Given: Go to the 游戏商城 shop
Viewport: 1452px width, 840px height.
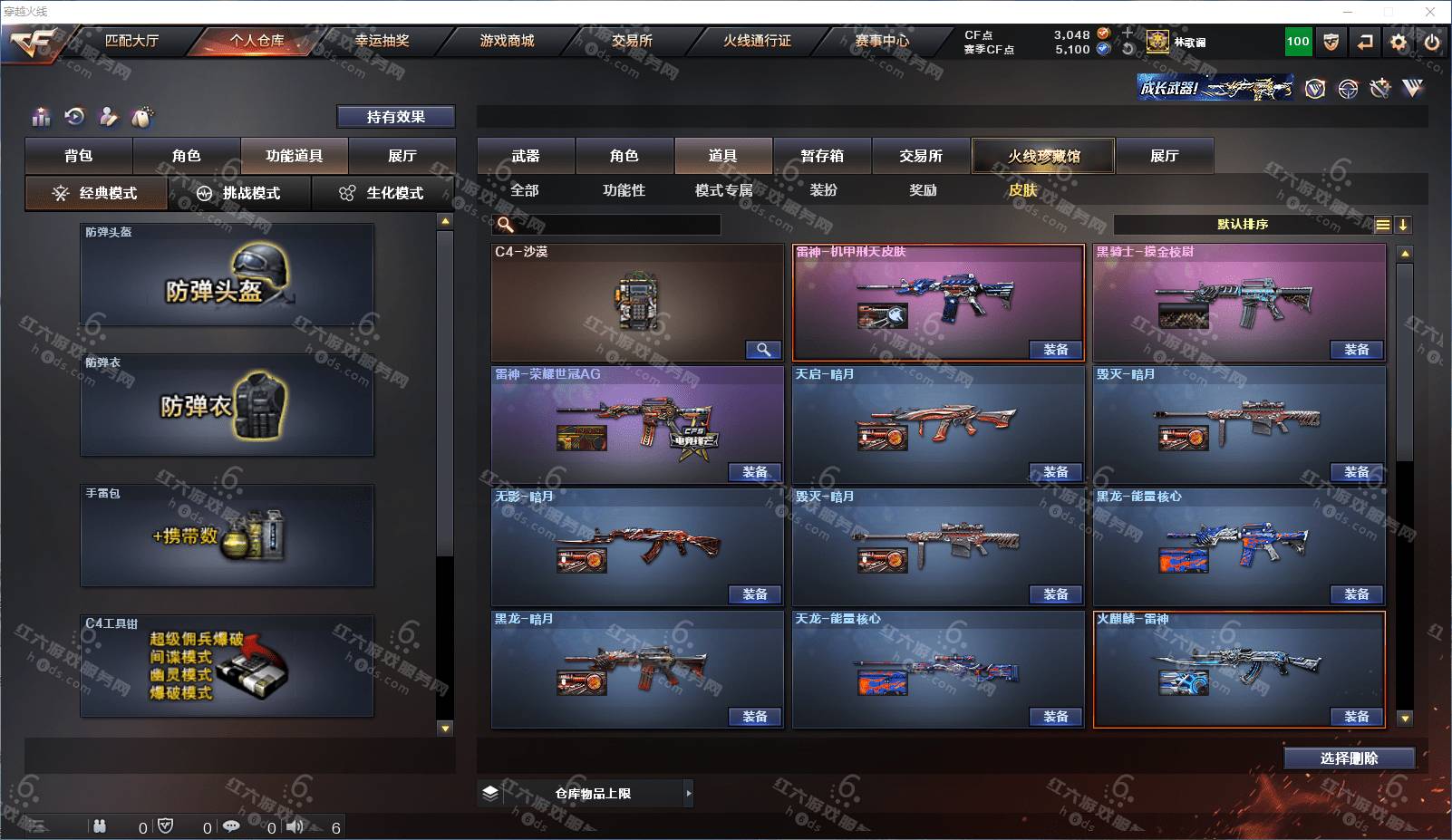Looking at the screenshot, I should 507,41.
